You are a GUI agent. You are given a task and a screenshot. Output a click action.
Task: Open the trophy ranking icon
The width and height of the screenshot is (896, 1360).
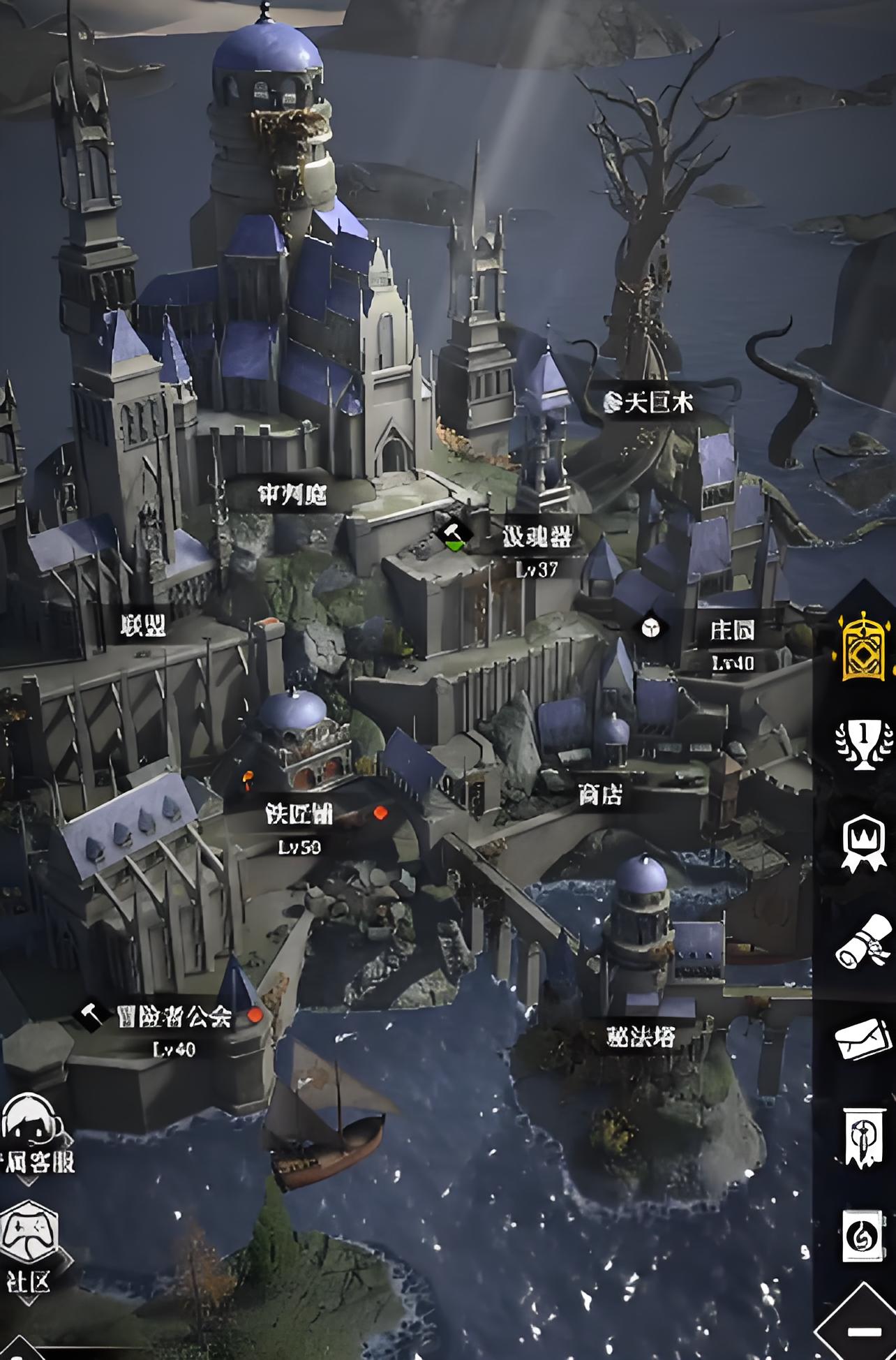[x=864, y=744]
